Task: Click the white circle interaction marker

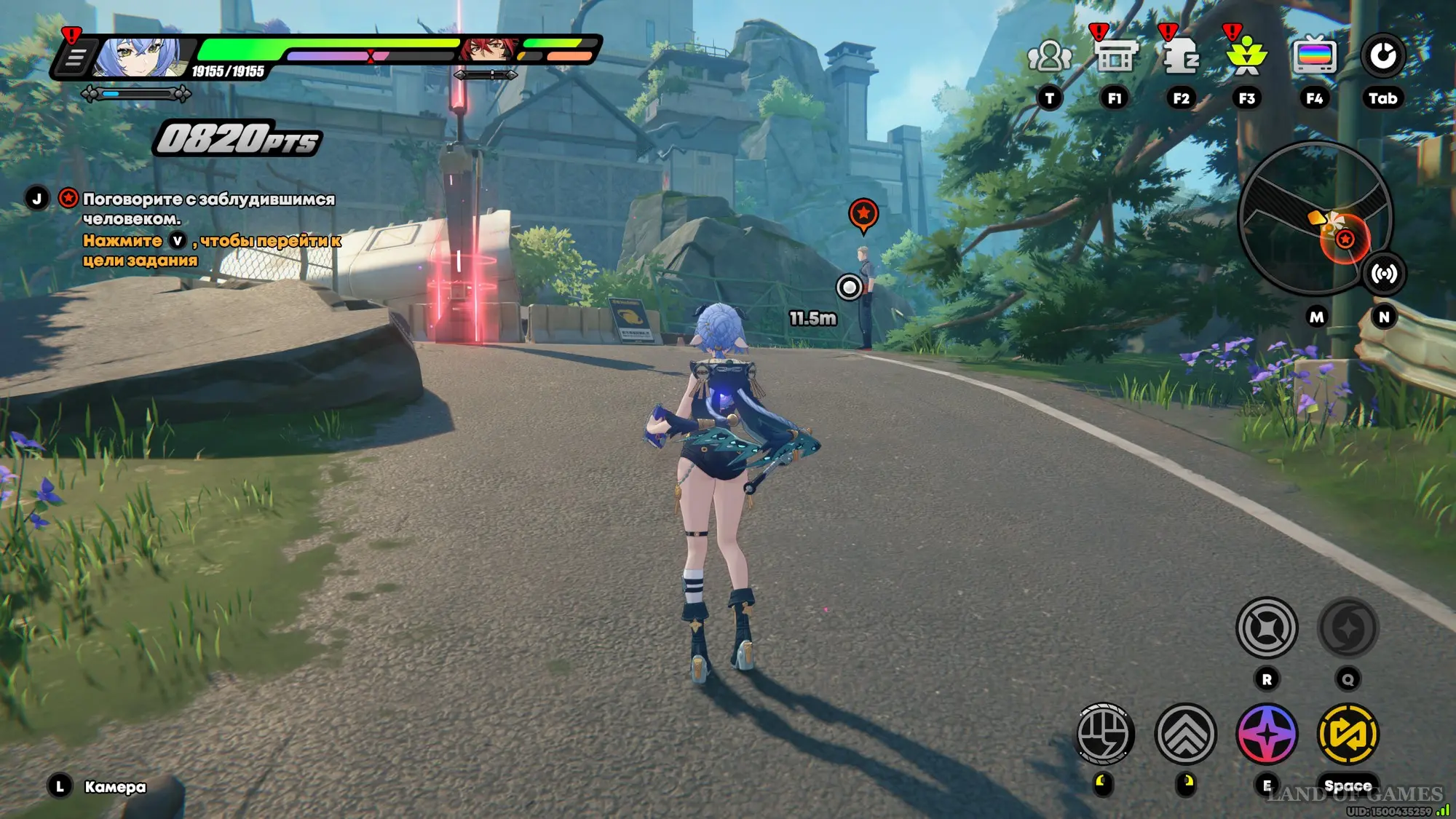Action: (849, 287)
